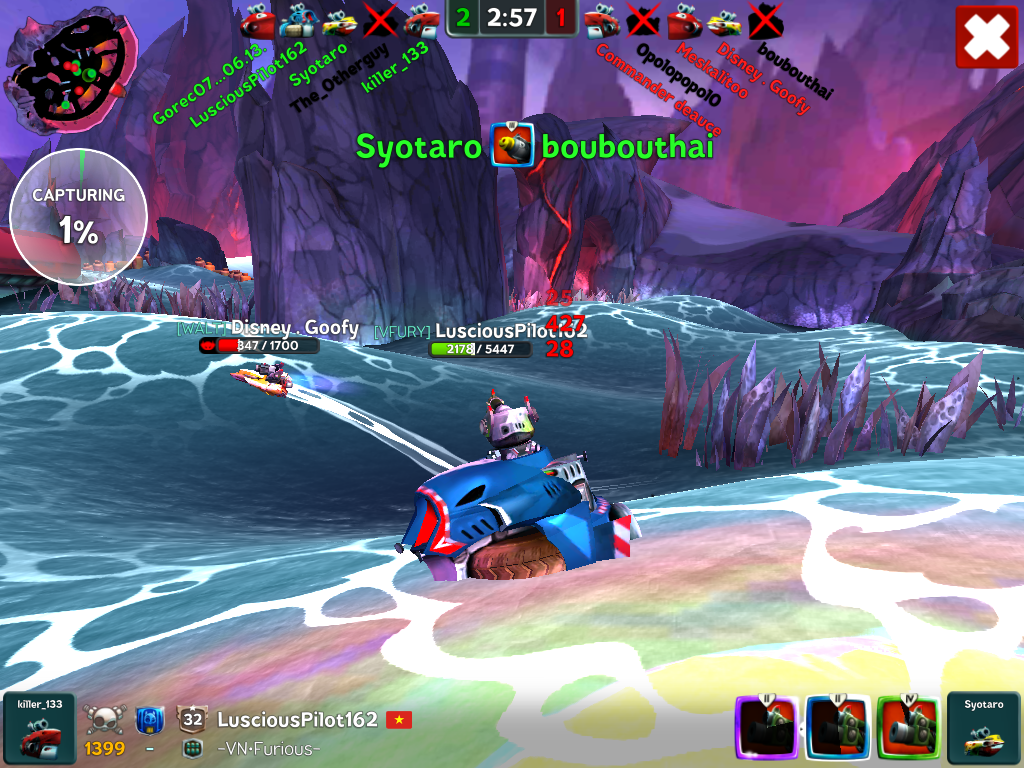The width and height of the screenshot is (1024, 768).
Task: Click the Syotaro yellow ship icon in team bar
Action: click(339, 19)
